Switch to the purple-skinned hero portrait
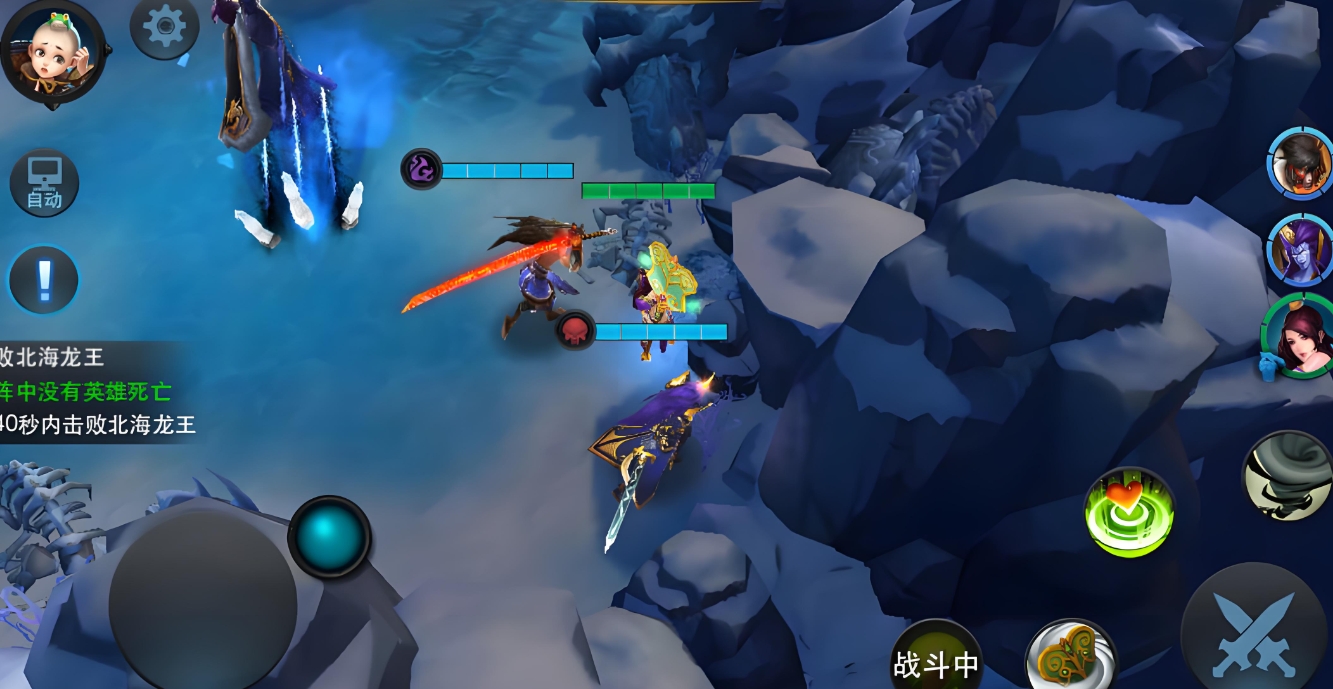1333x689 pixels. (1302, 250)
